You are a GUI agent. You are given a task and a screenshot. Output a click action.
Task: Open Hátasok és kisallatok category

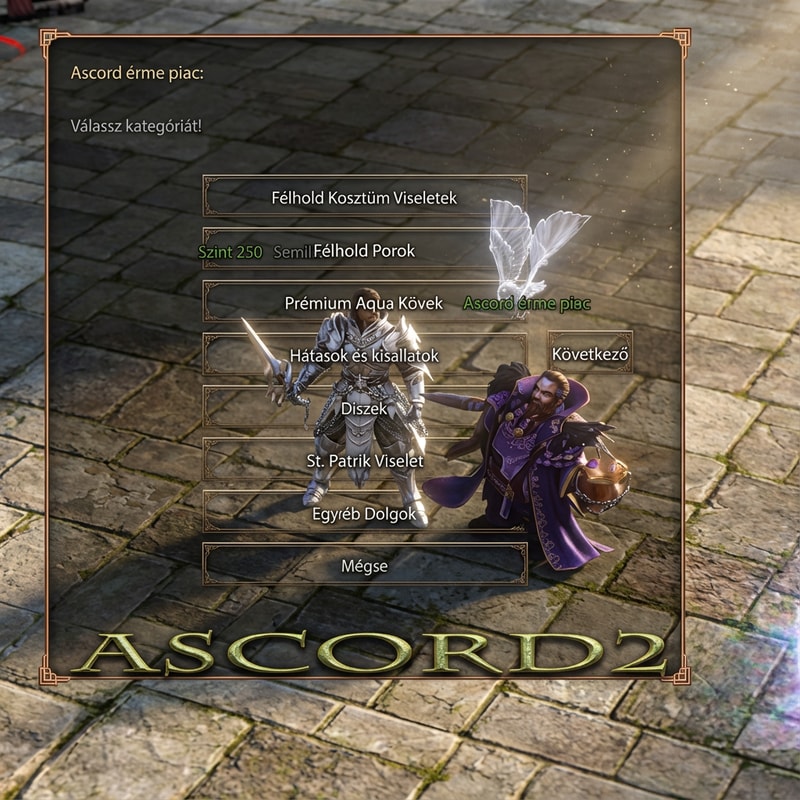tap(364, 355)
